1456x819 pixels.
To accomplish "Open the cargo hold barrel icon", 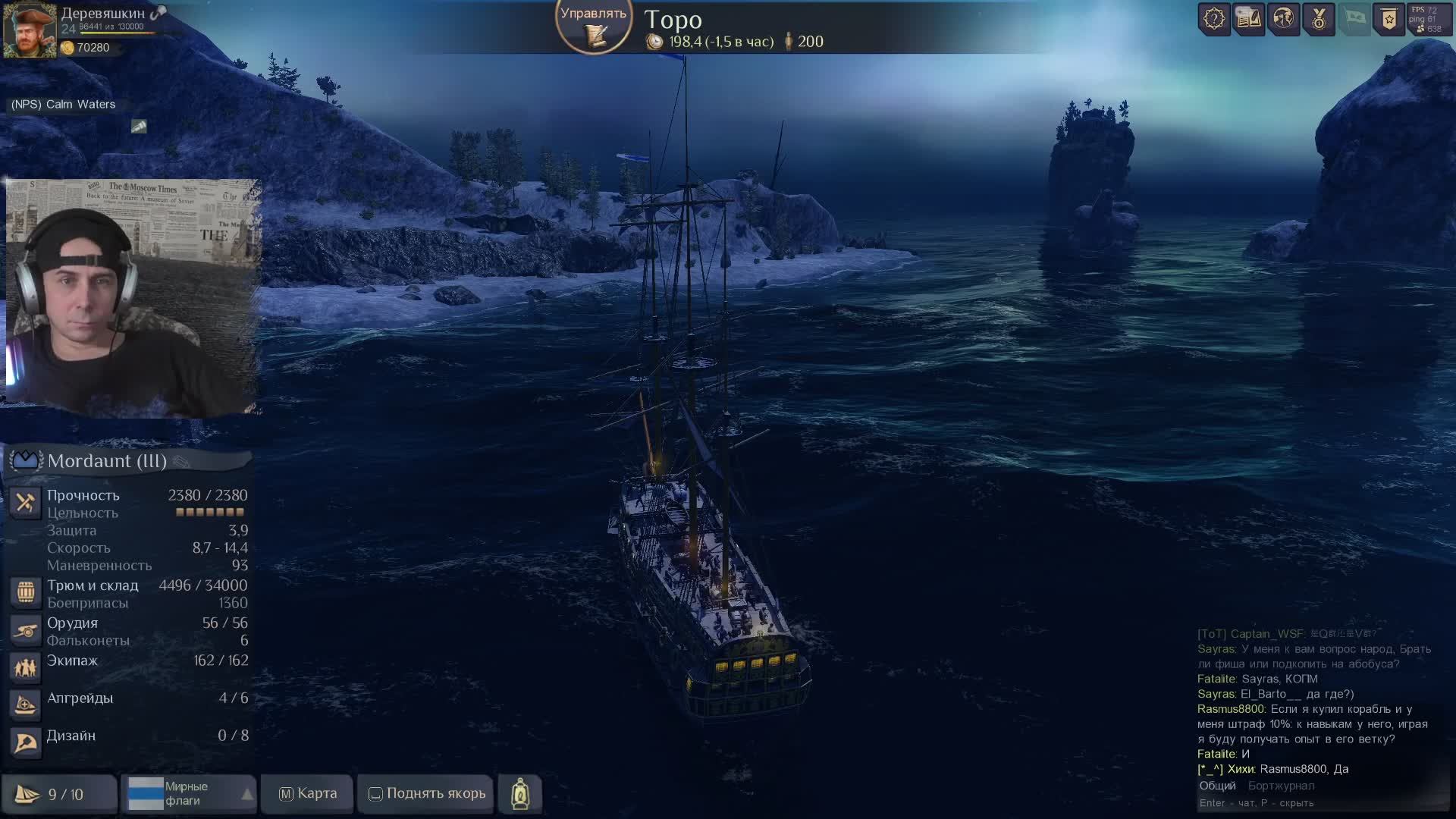I will pyautogui.click(x=25, y=592).
